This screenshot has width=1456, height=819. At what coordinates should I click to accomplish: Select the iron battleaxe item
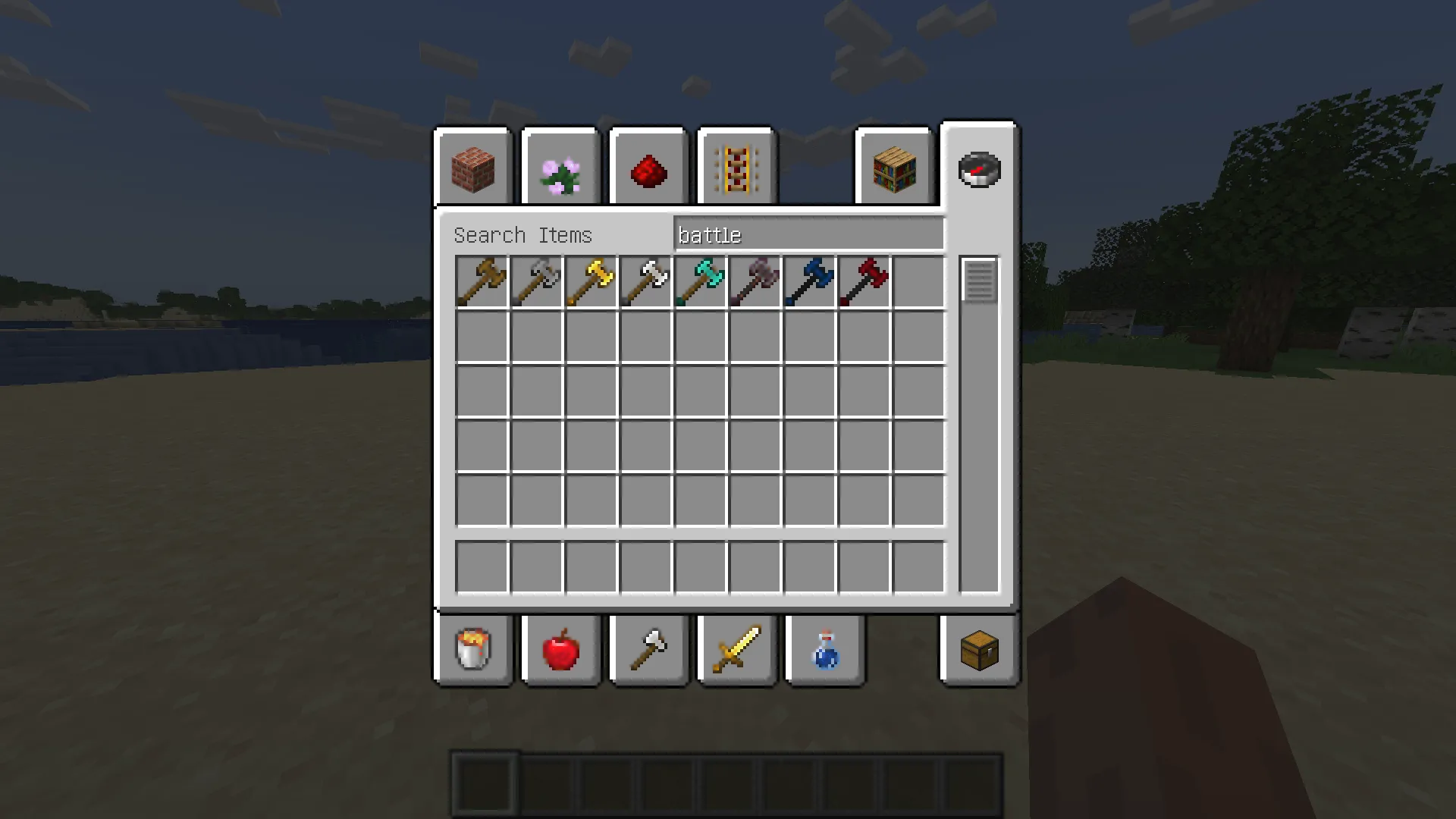coord(538,281)
